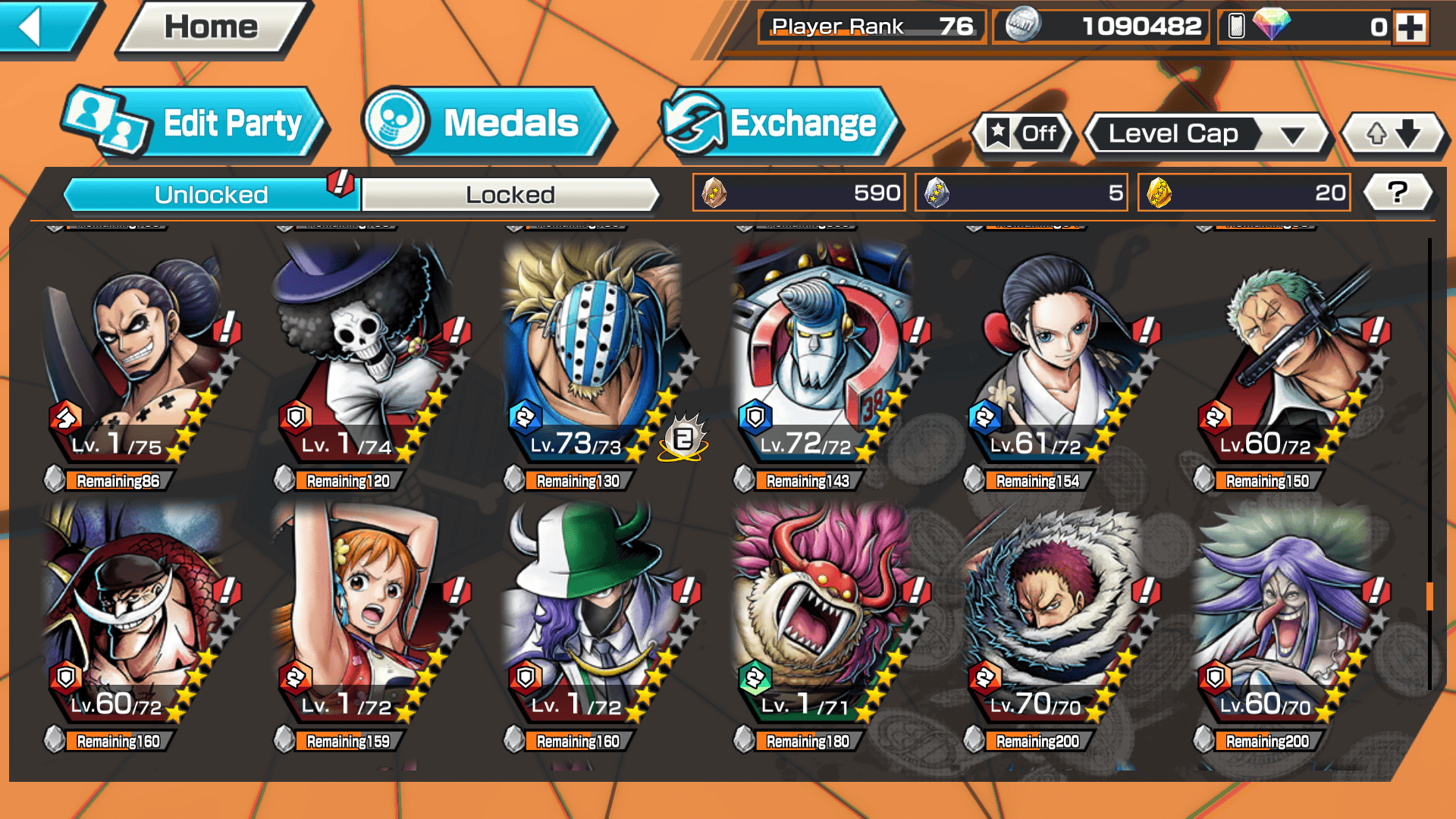Return to the Home screen
The image size is (1456, 819).
212,28
